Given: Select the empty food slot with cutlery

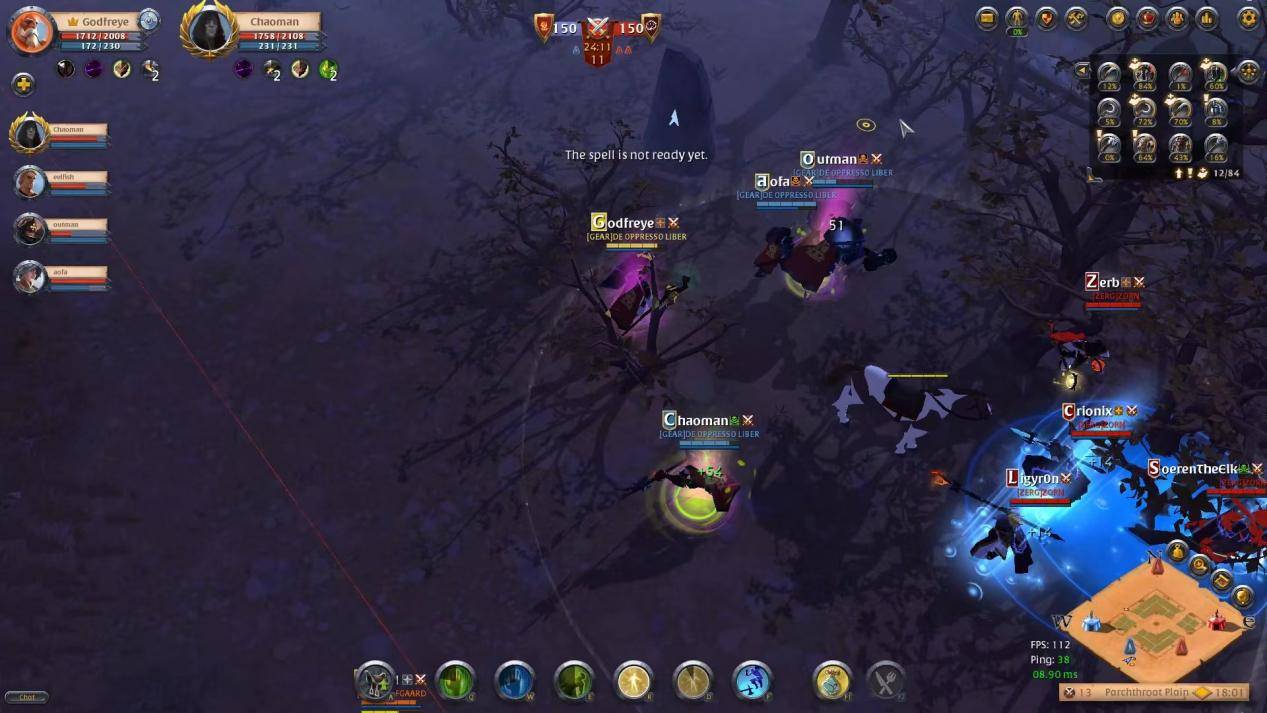Looking at the screenshot, I should pos(884,681).
